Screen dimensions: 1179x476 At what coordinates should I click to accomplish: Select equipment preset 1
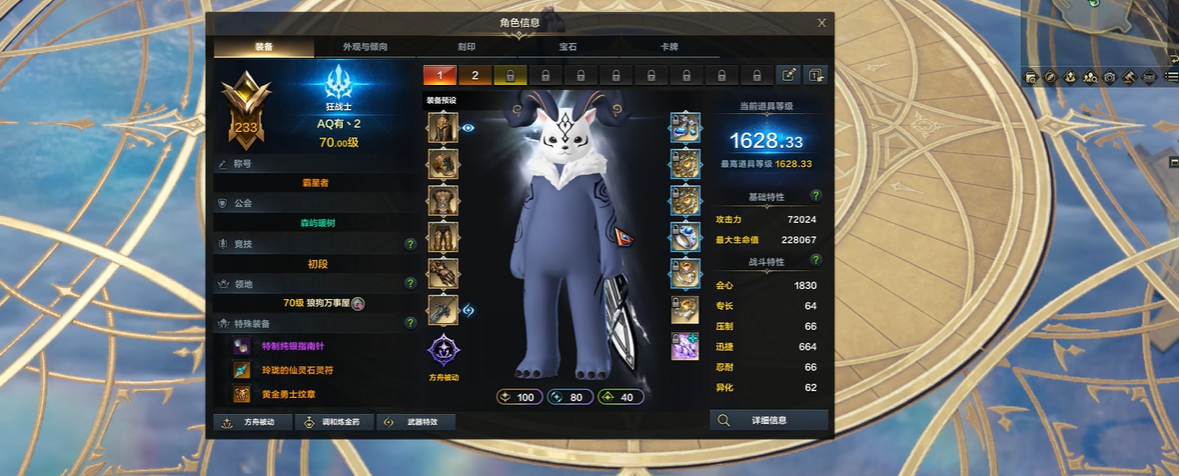tap(439, 75)
